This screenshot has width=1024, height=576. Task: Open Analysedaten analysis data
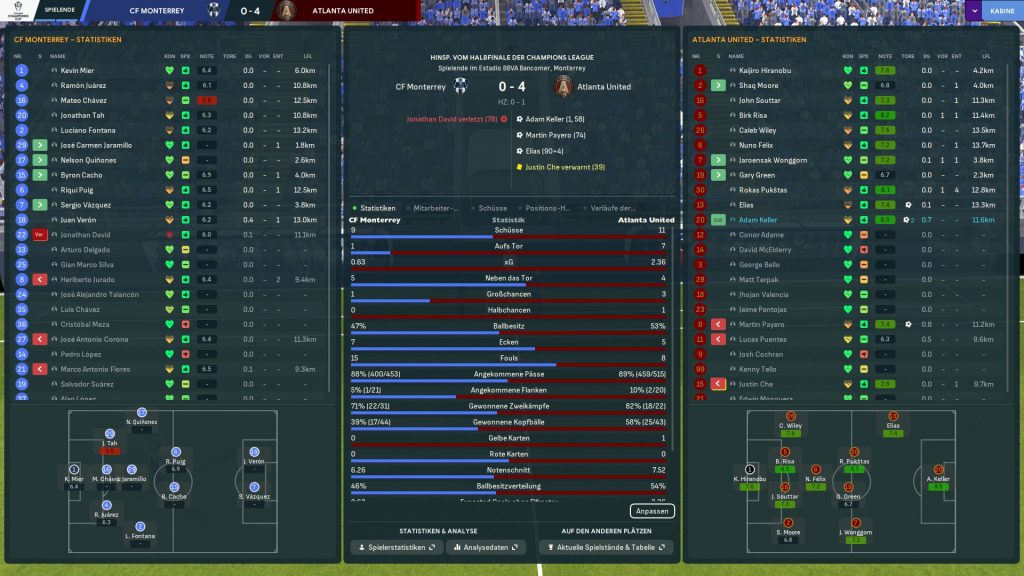coord(484,548)
